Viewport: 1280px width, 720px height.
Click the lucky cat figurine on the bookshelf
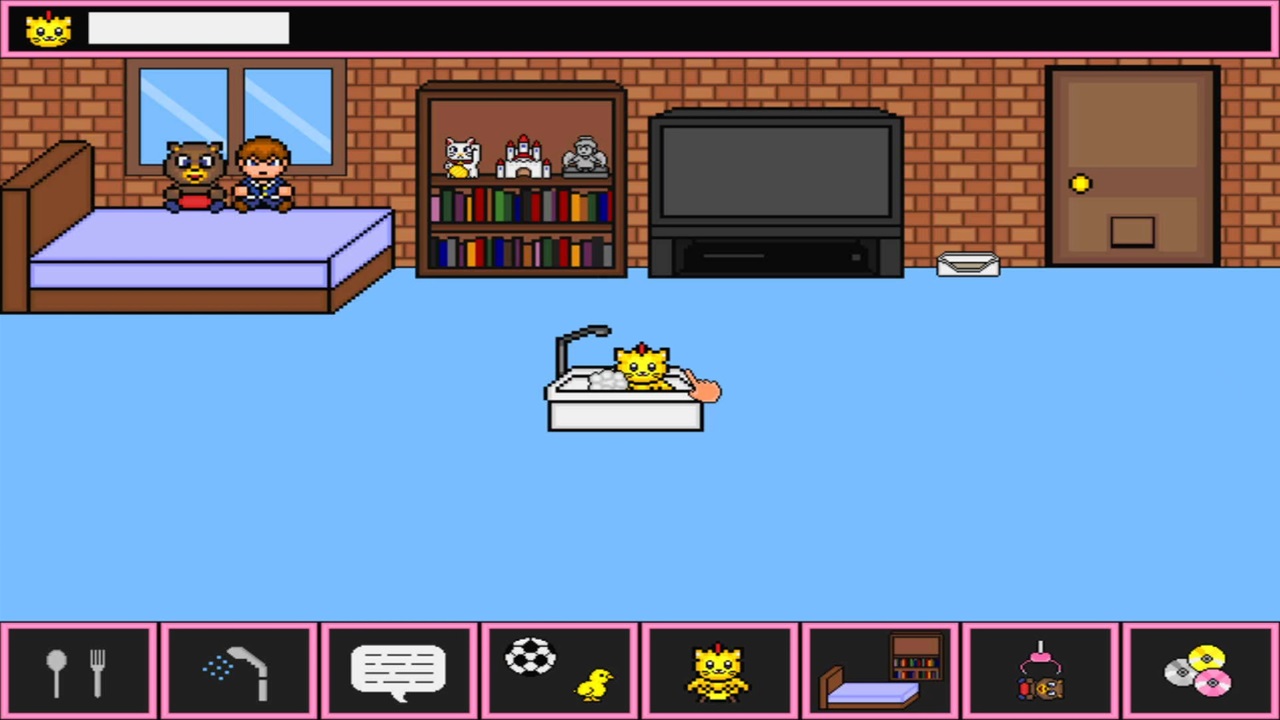point(461,155)
